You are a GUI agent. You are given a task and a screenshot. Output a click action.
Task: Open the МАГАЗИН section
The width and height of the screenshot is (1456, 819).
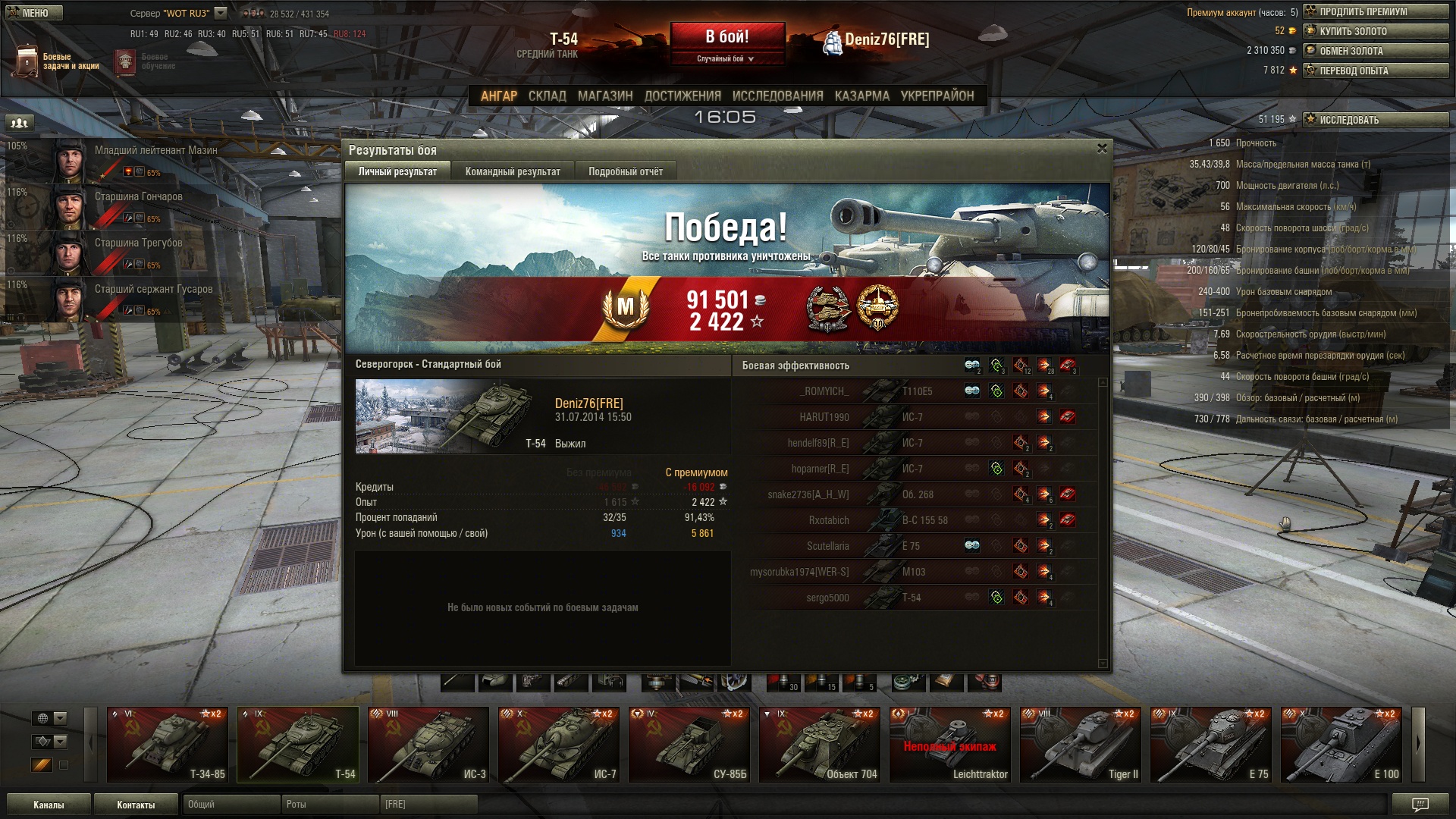pyautogui.click(x=604, y=96)
